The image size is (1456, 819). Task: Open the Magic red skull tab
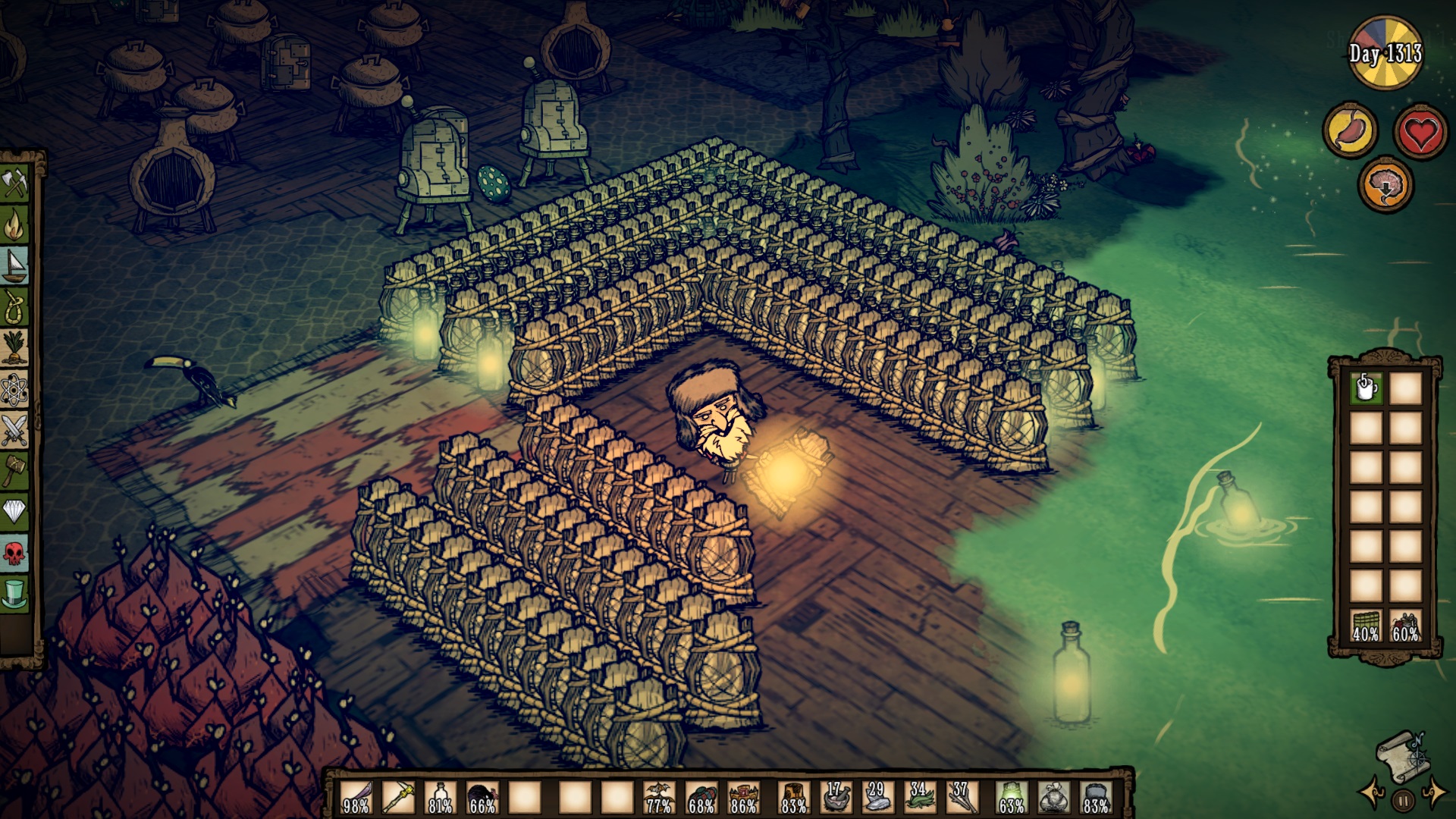[x=15, y=553]
